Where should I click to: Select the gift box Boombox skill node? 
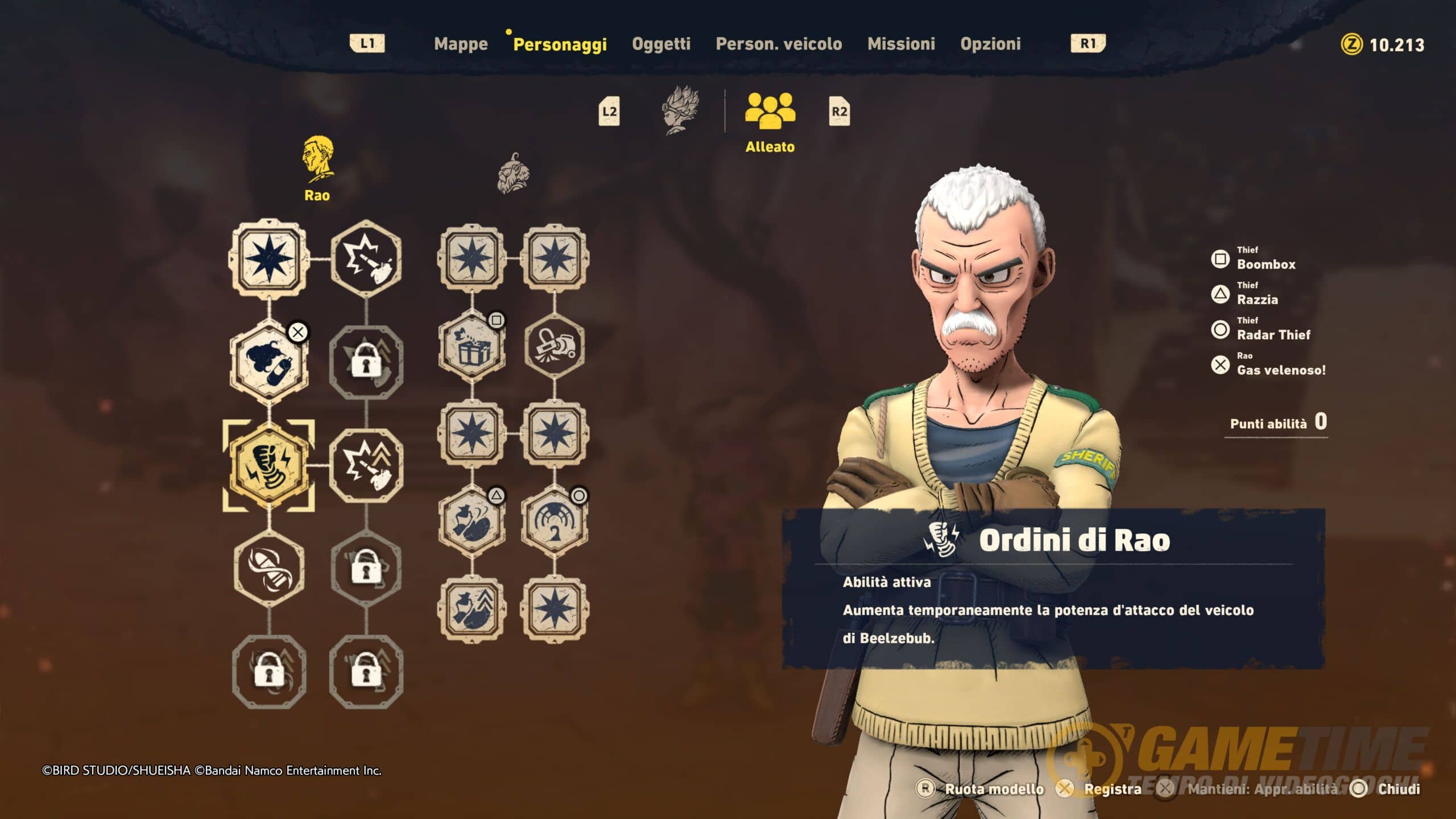coord(472,347)
